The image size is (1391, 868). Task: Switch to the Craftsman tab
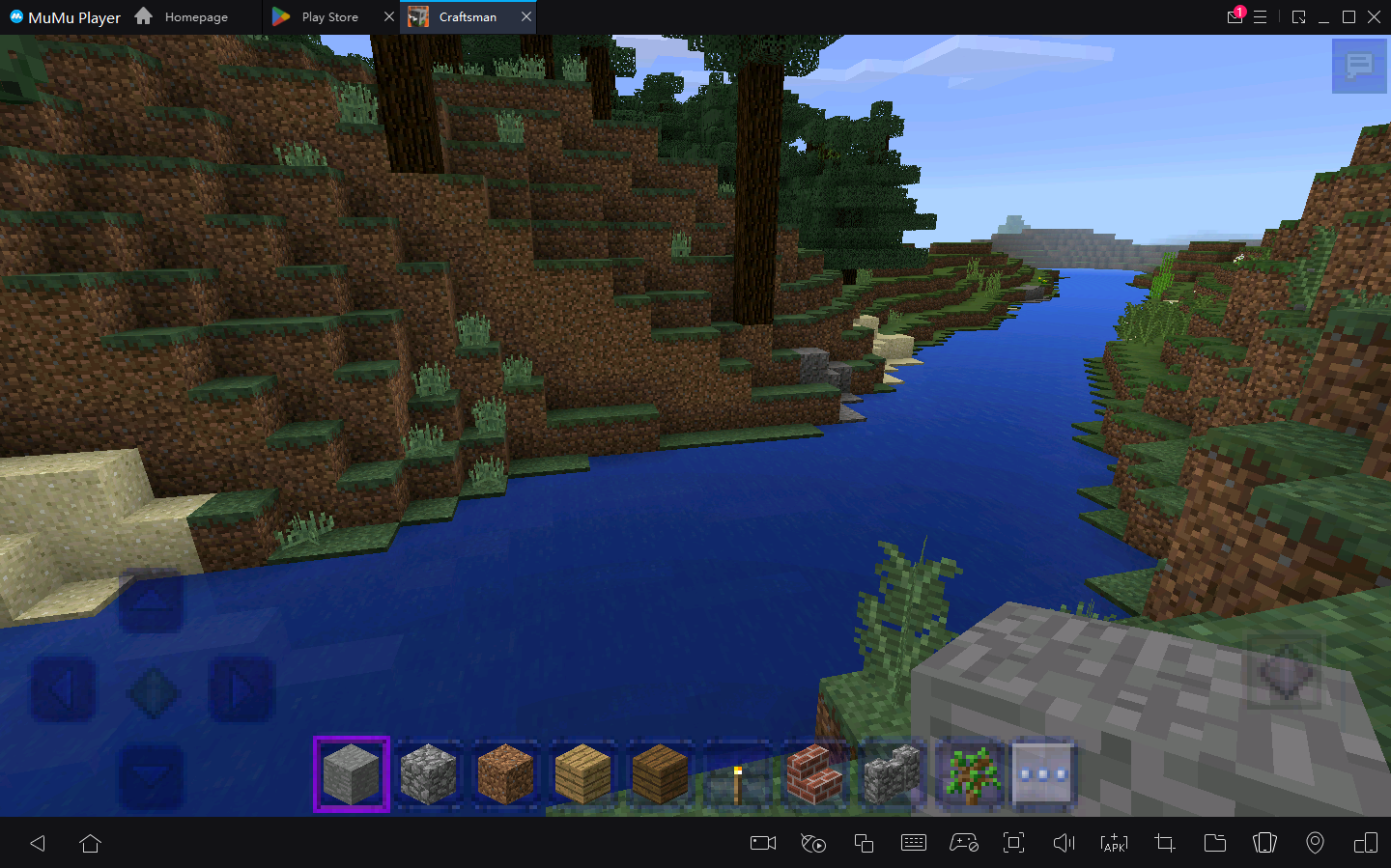(468, 16)
